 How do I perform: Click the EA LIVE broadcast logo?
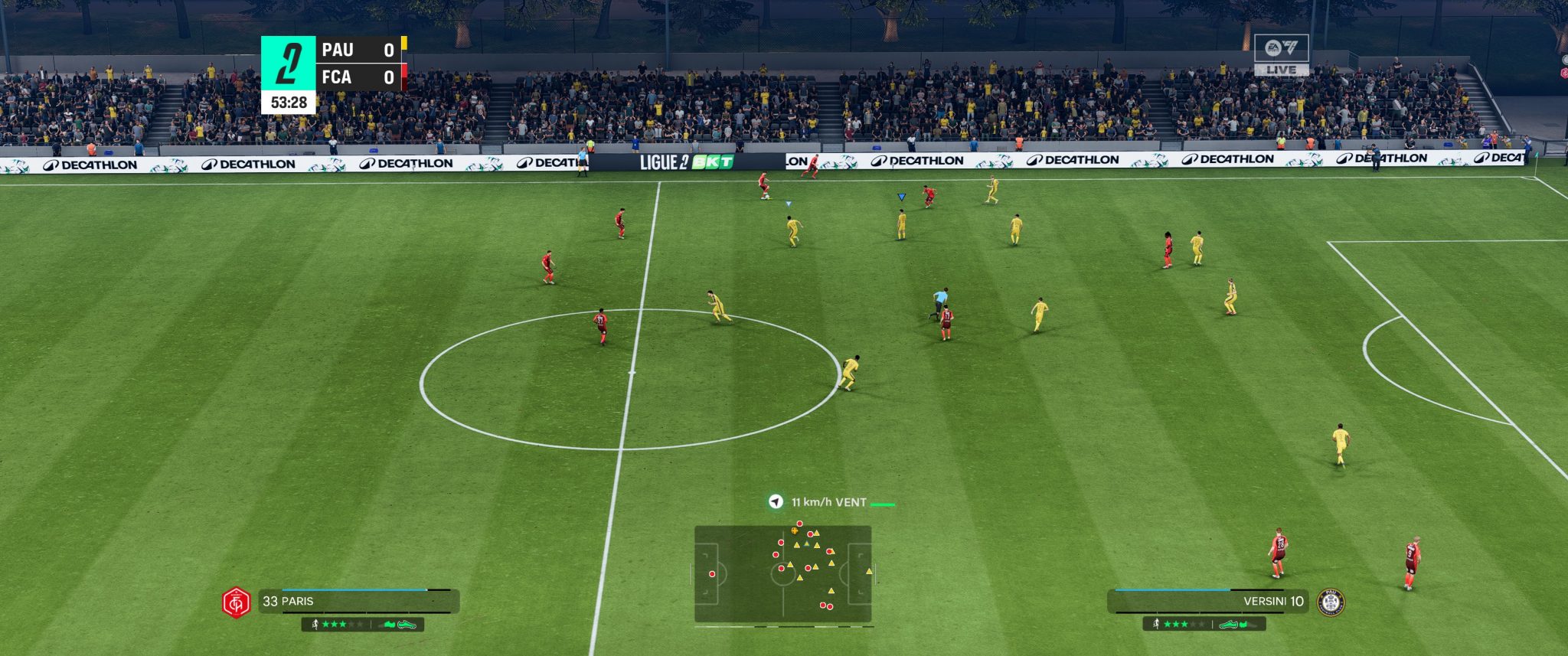coord(1281,54)
